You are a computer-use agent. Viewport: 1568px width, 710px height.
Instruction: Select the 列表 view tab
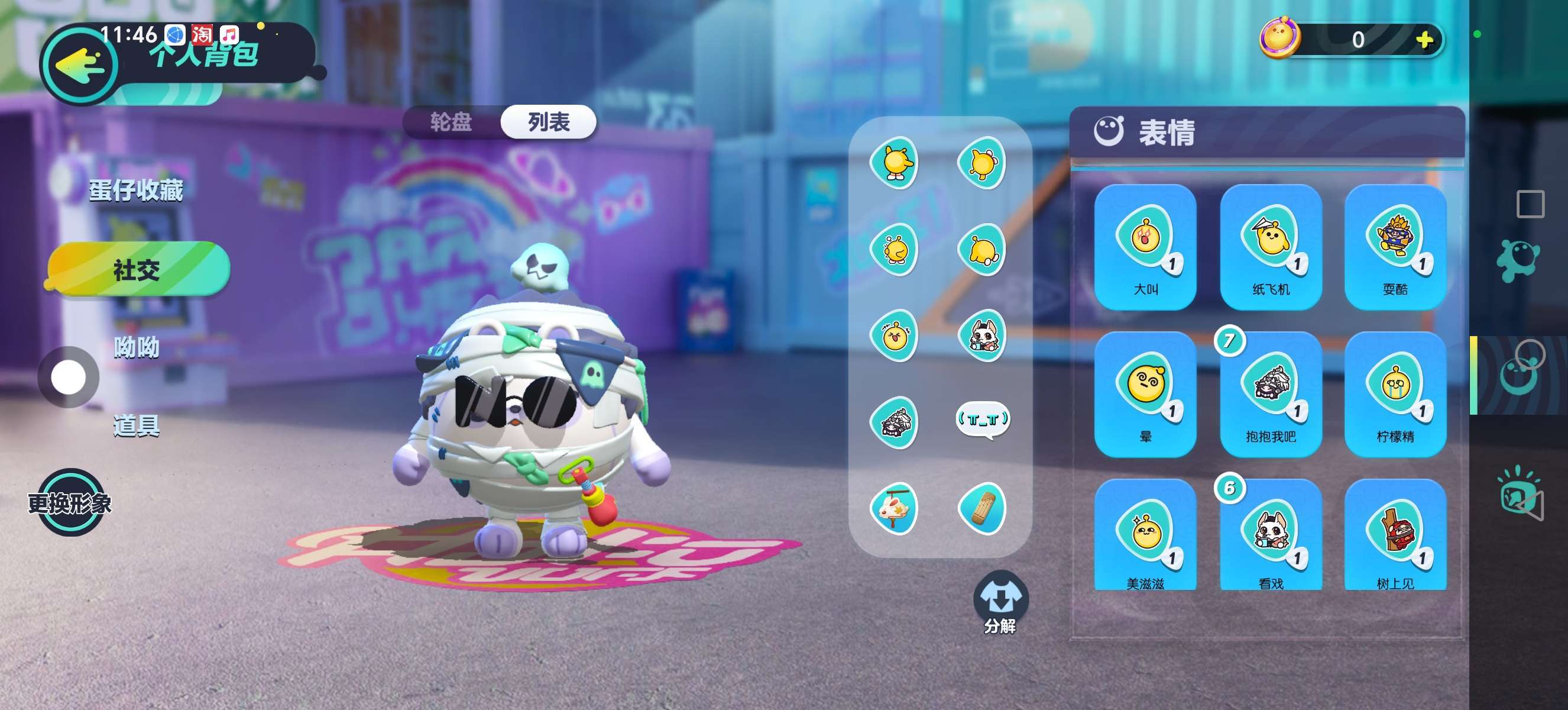549,122
